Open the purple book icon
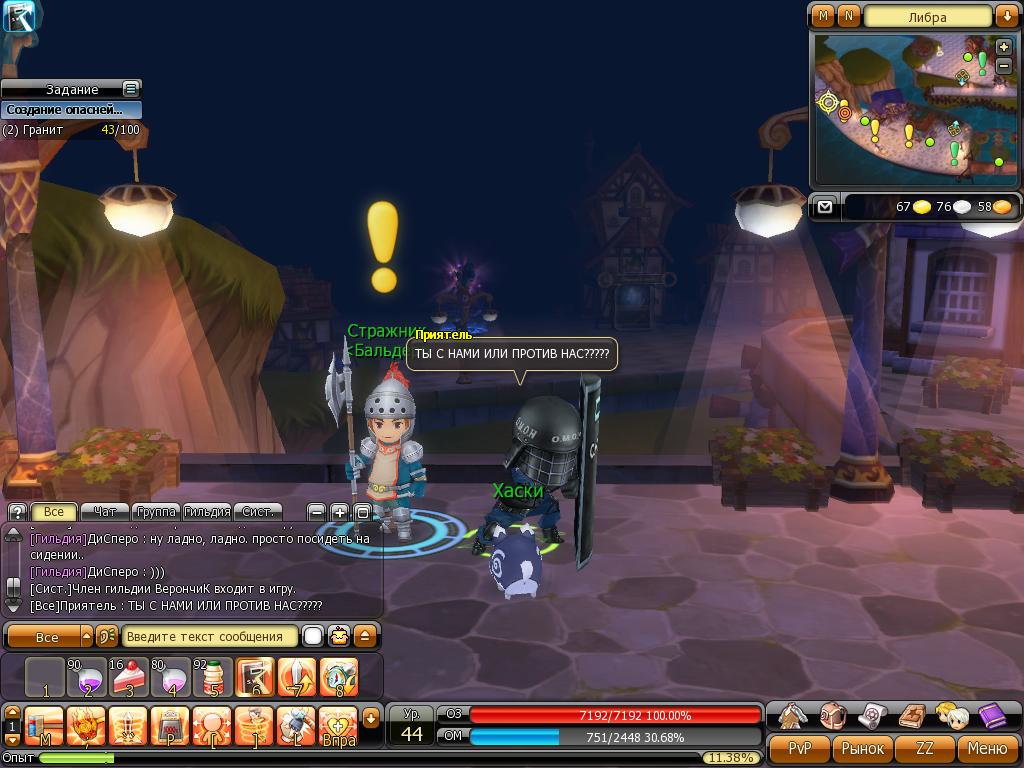This screenshot has height=768, width=1024. (x=991, y=716)
